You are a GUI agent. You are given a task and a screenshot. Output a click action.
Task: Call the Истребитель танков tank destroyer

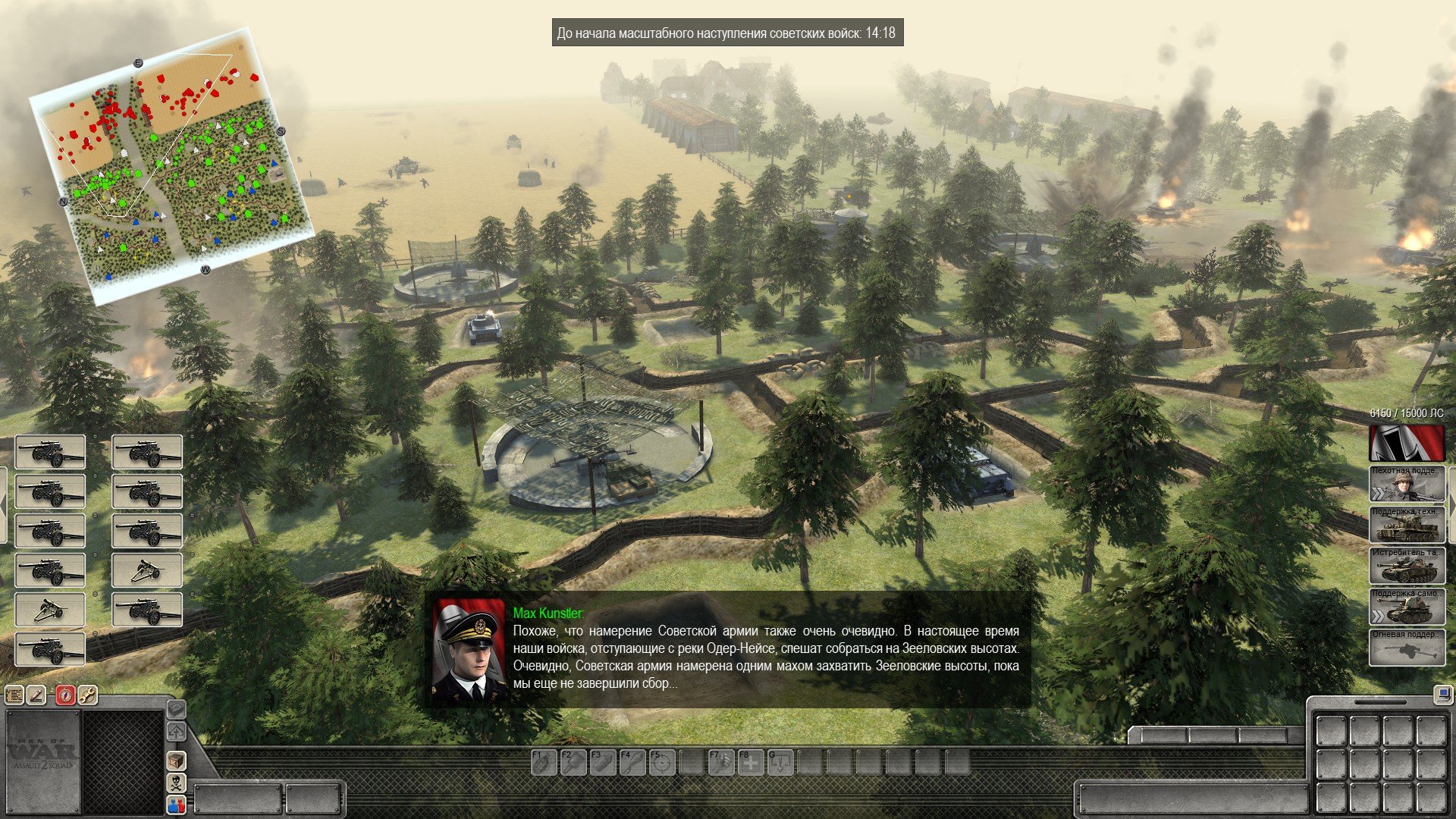point(1407,566)
